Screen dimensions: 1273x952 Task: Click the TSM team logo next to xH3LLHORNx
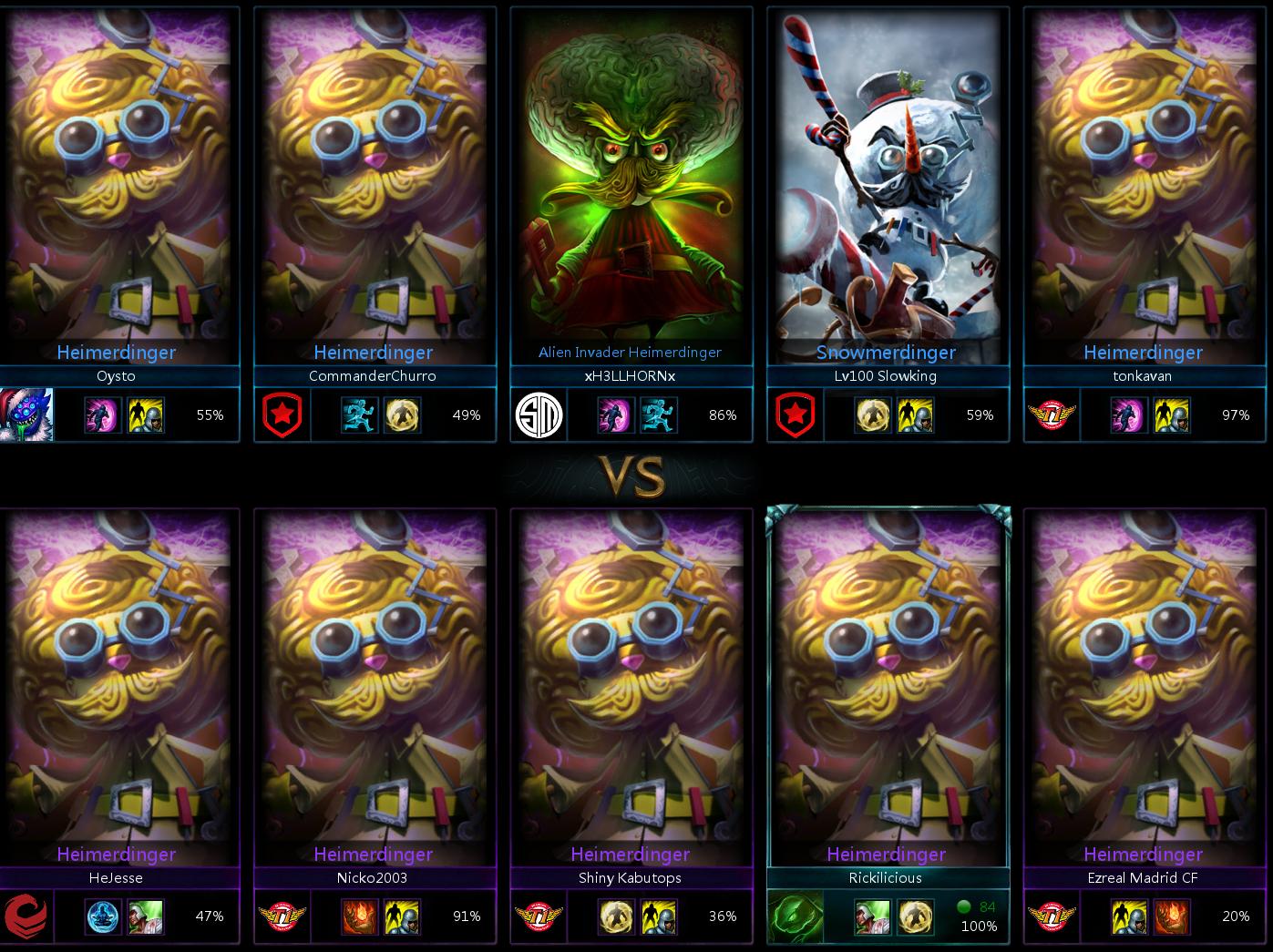coord(539,415)
